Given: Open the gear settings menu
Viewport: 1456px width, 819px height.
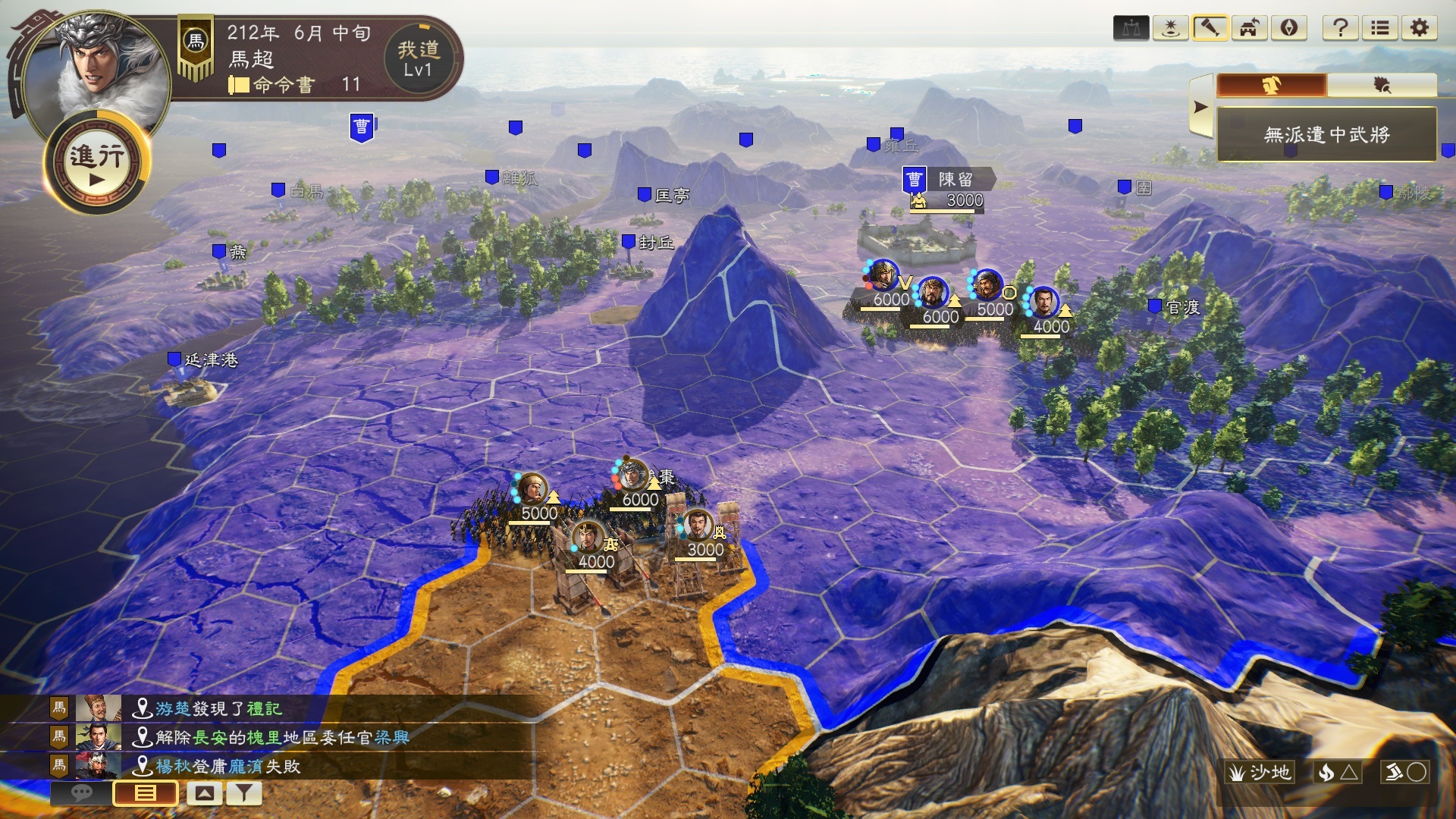Looking at the screenshot, I should (x=1420, y=29).
